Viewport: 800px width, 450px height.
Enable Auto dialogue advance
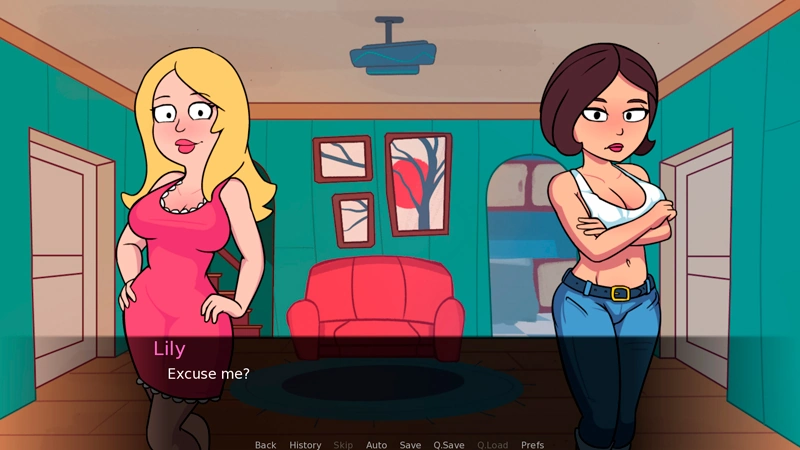pos(376,445)
